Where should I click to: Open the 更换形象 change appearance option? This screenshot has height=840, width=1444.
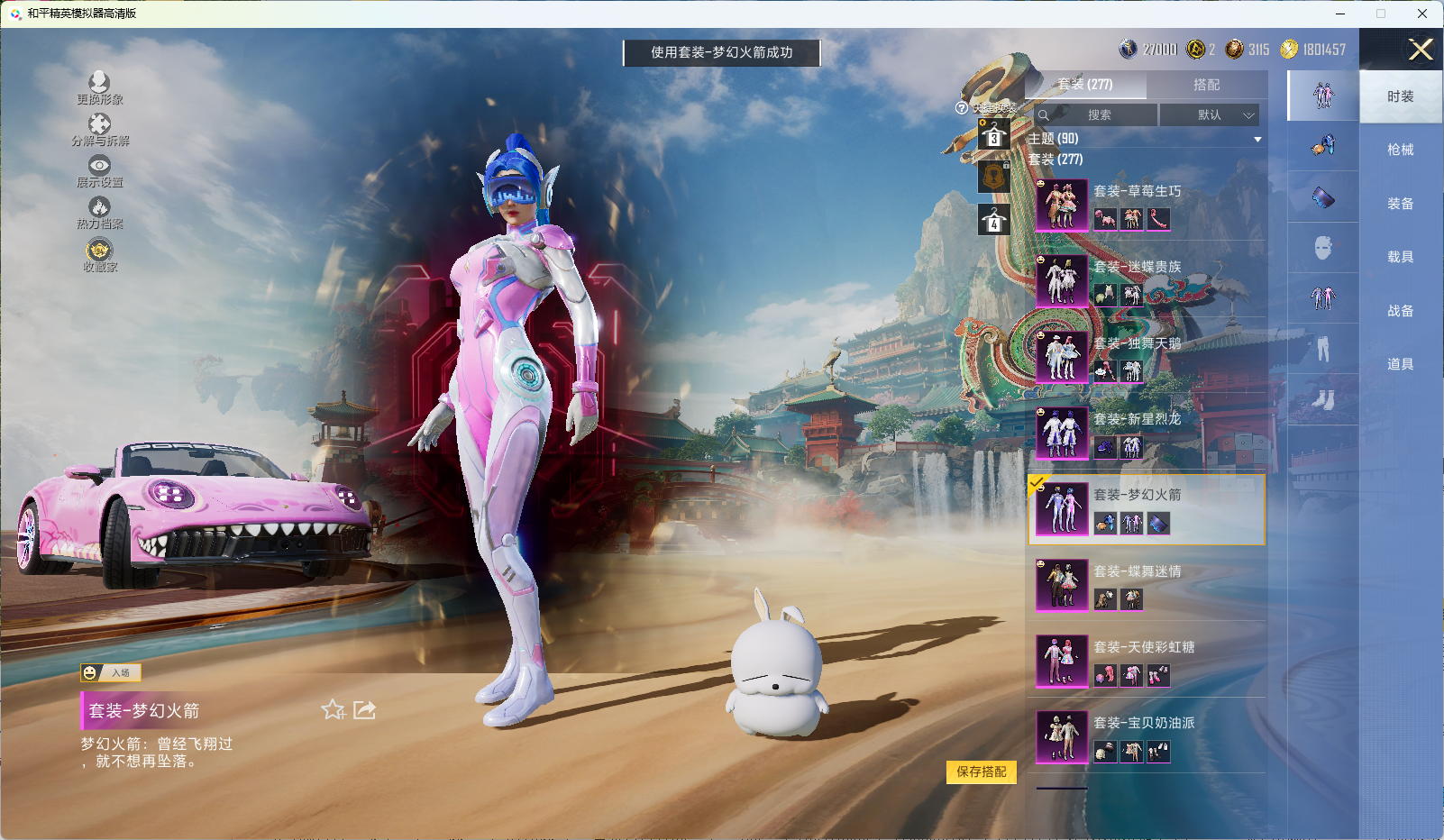tap(99, 88)
